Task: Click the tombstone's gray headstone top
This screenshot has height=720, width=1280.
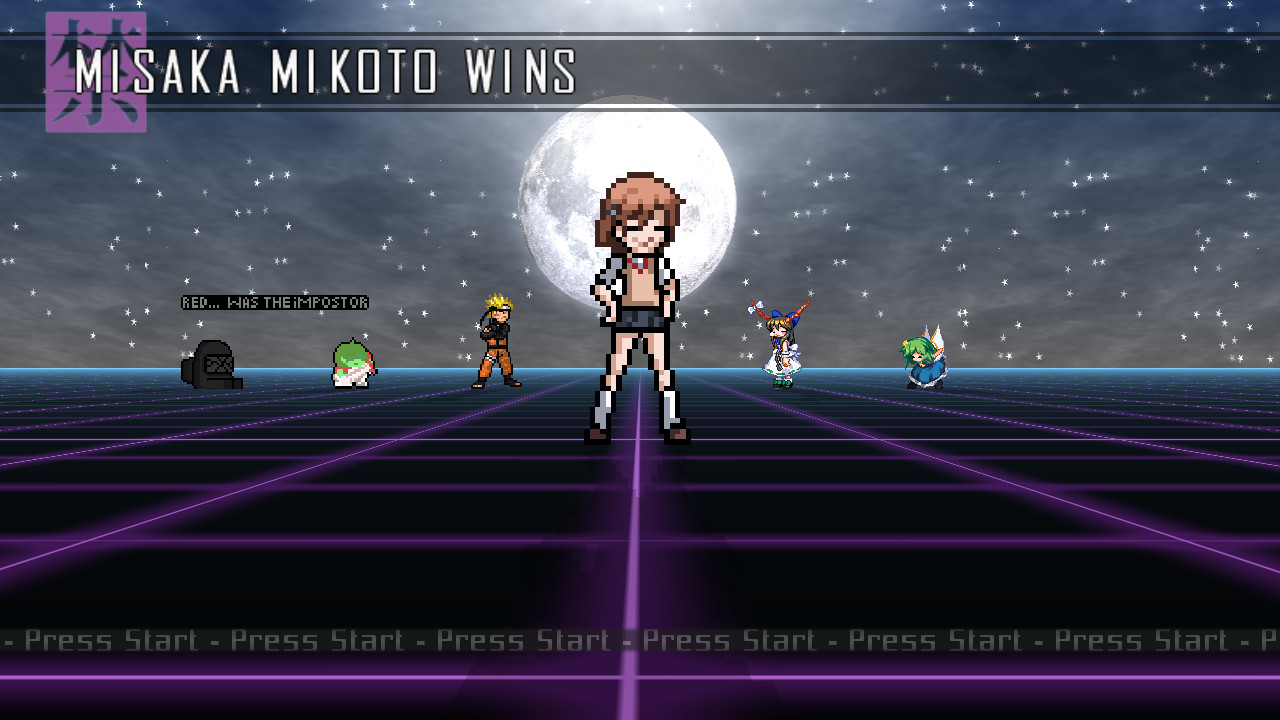Action: click(212, 348)
